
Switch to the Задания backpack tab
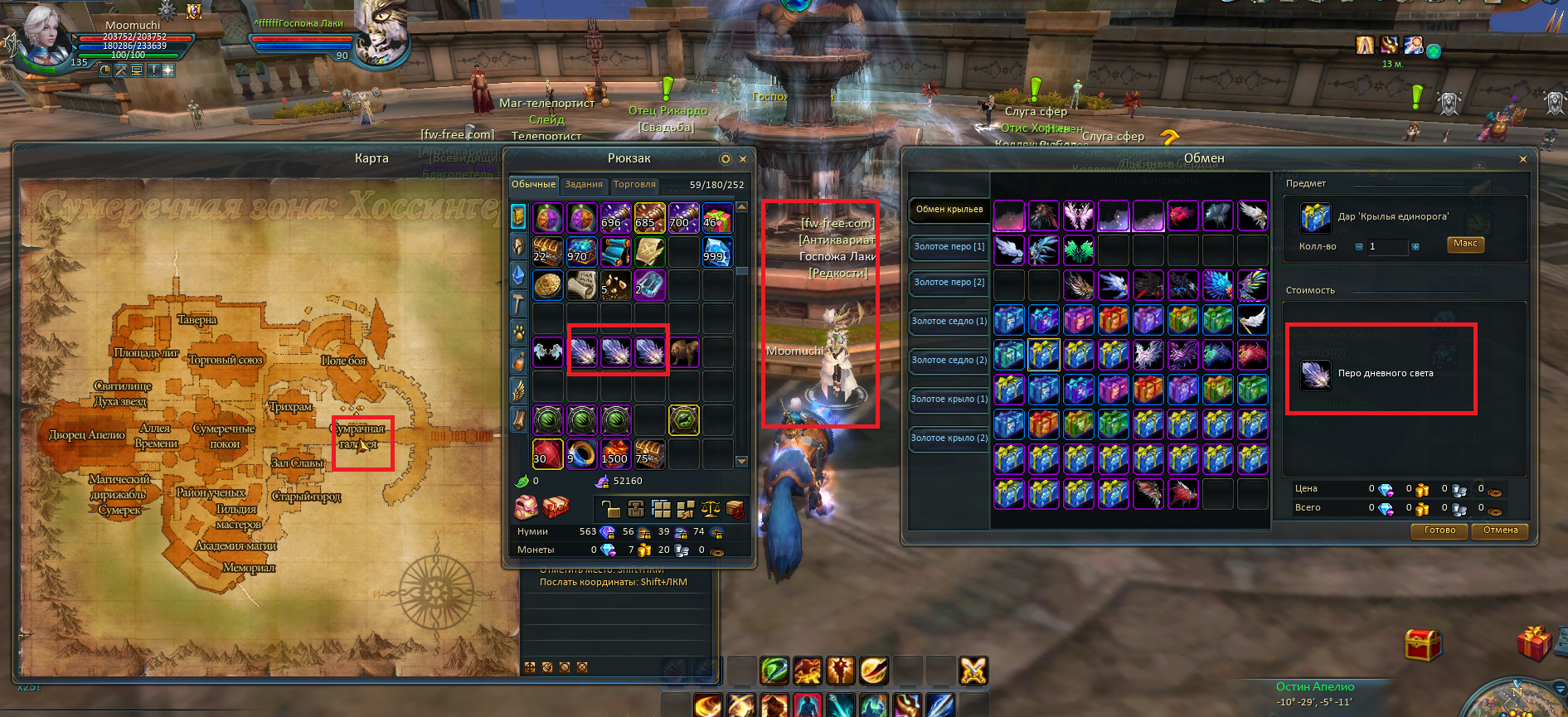pos(584,185)
